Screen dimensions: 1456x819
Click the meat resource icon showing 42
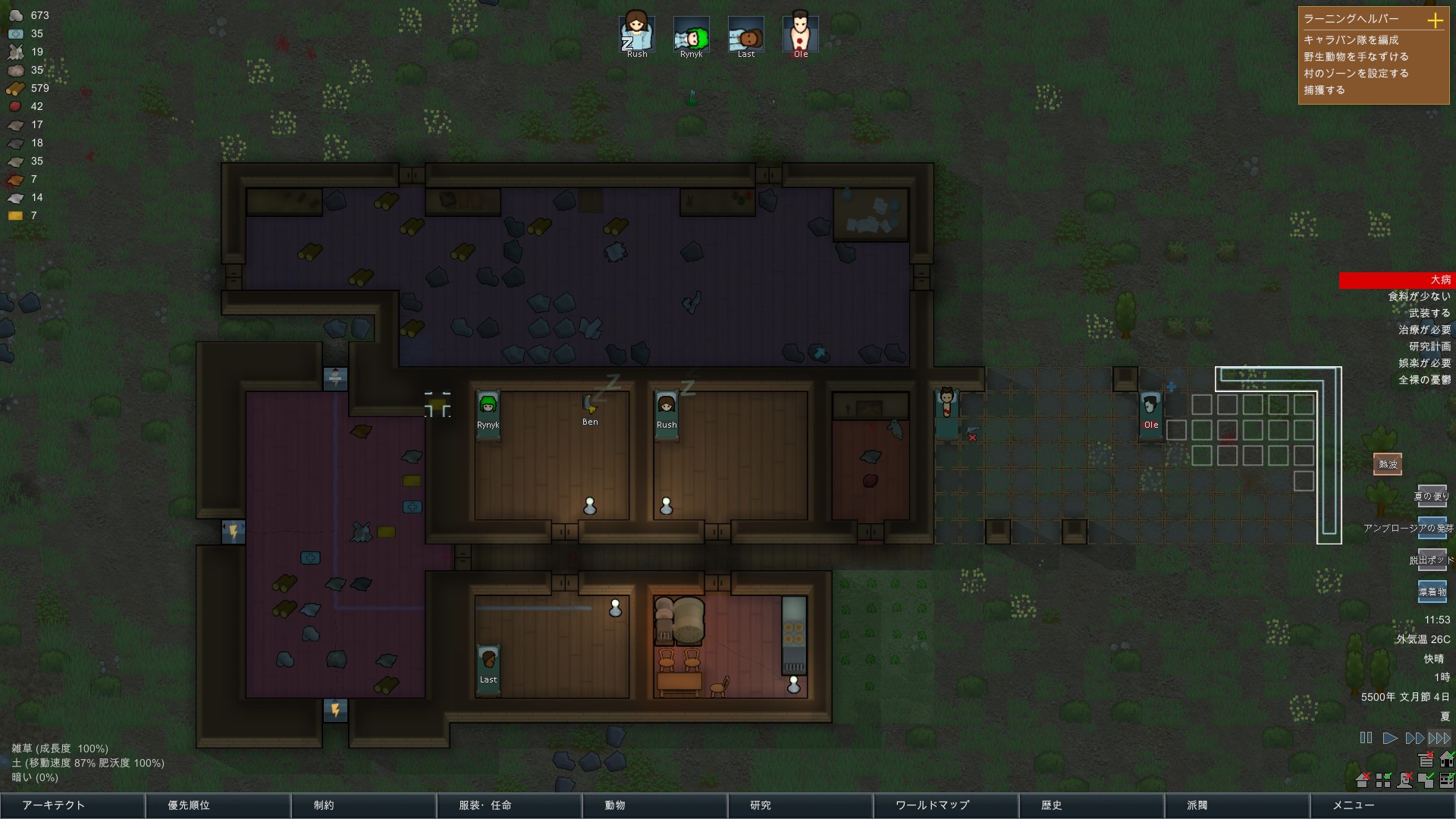point(15,106)
